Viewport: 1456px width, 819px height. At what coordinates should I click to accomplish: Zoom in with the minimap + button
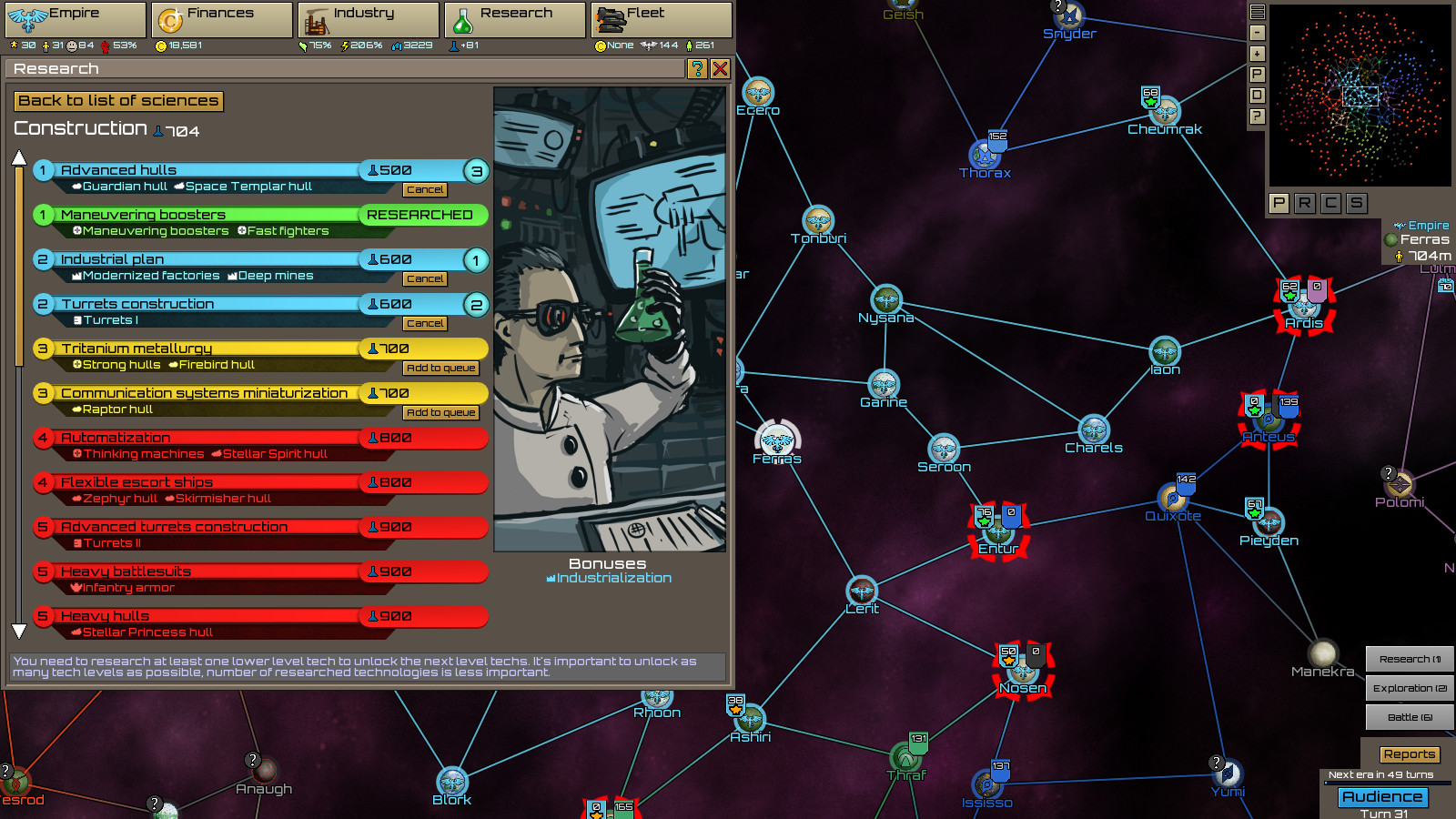1257,54
